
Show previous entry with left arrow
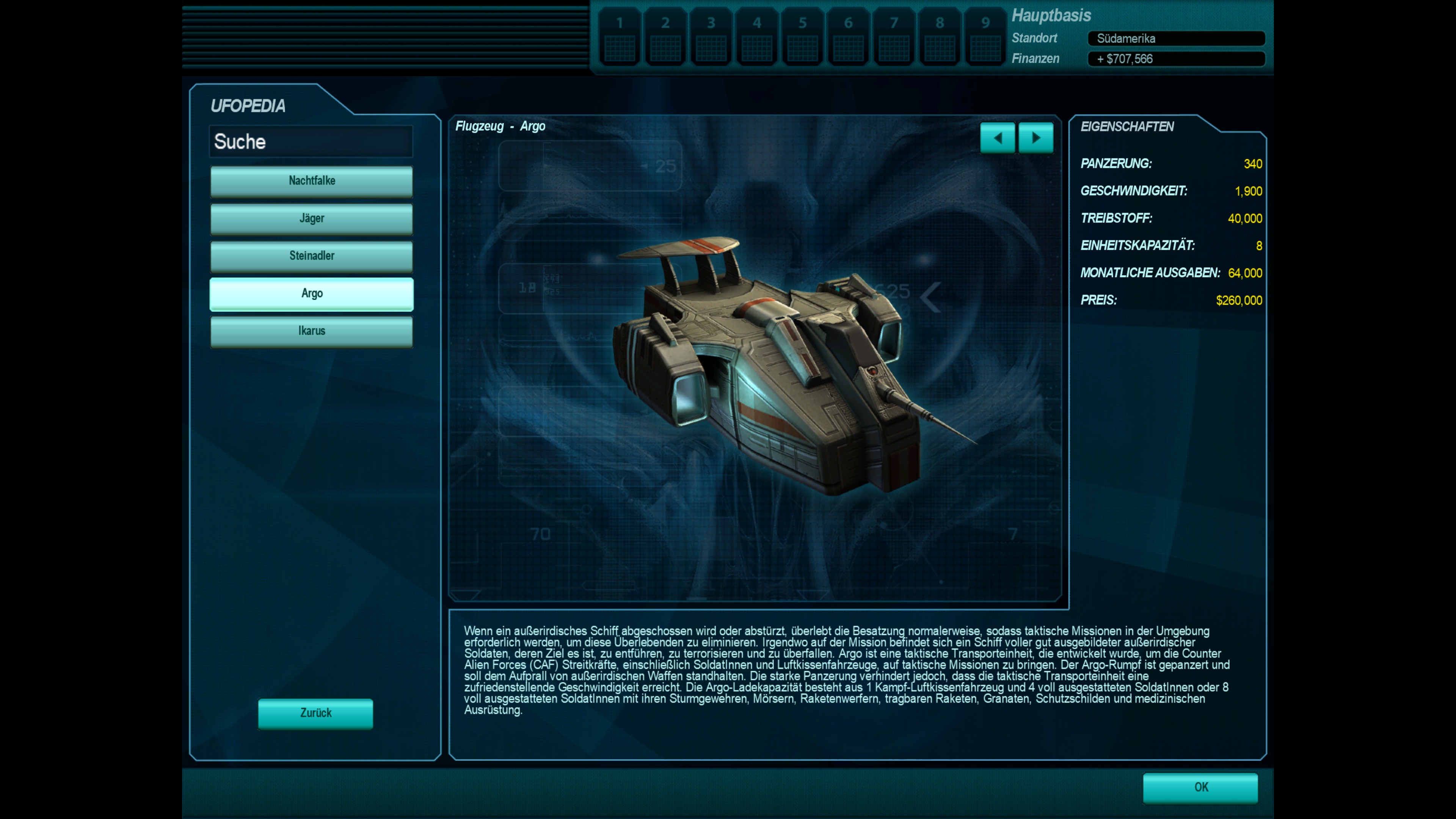pos(998,138)
